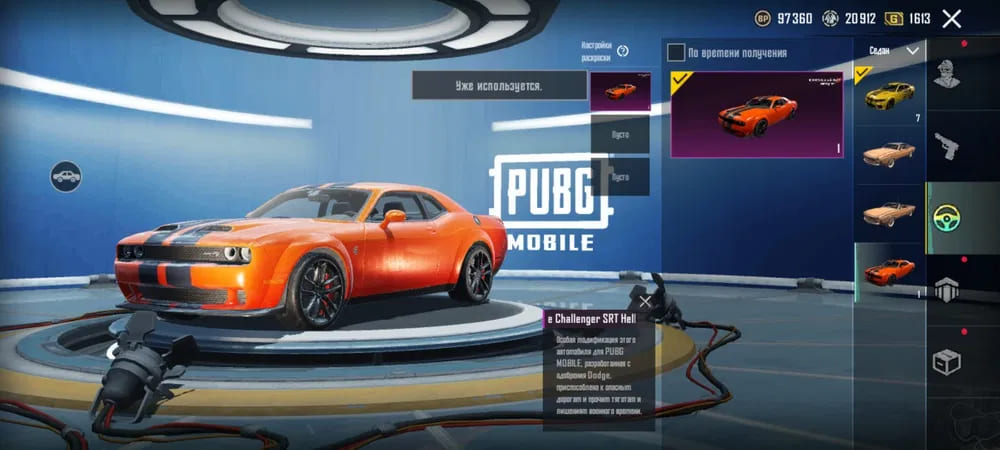The width and height of the screenshot is (1000, 450).
Task: Select the equipped orange car paint slot
Action: 620,91
